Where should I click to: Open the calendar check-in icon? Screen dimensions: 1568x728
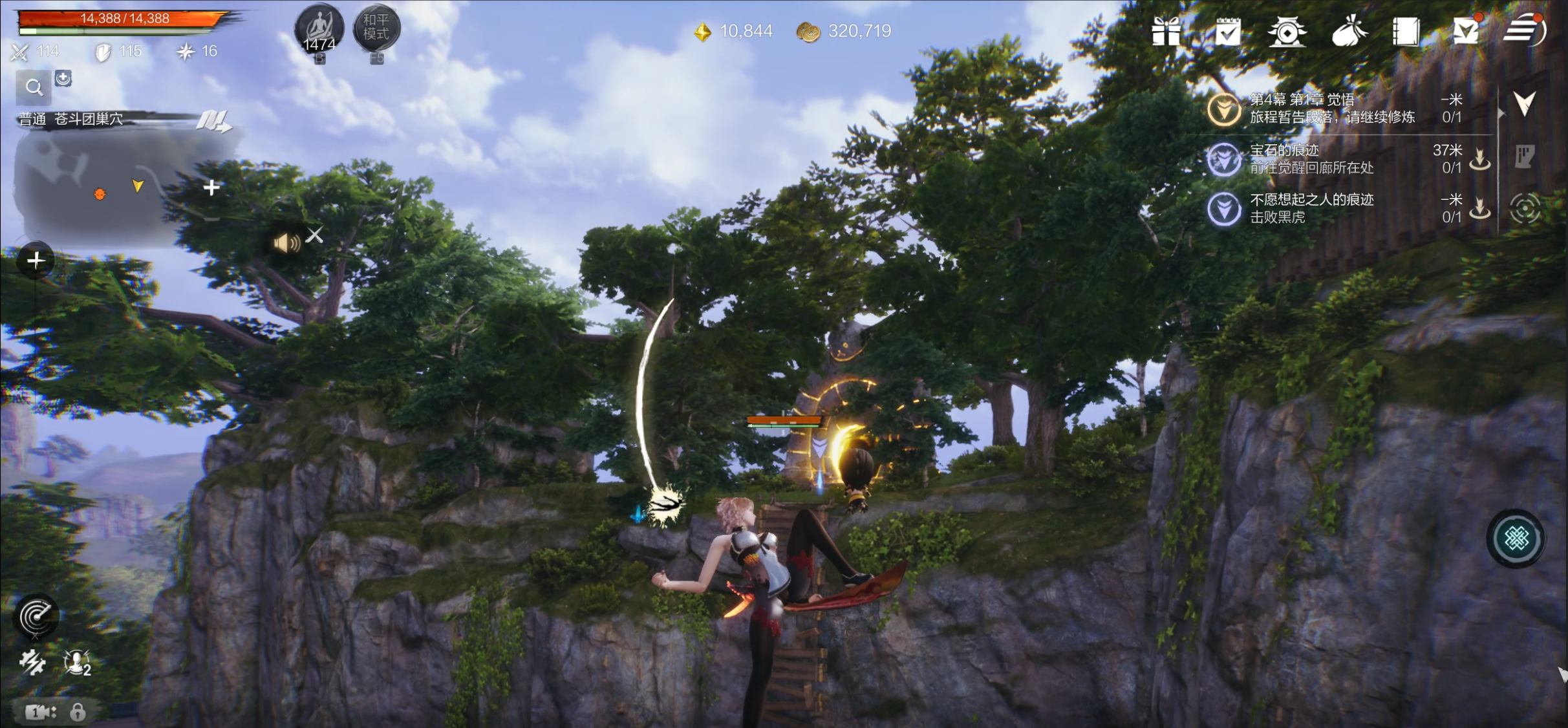[x=1227, y=31]
